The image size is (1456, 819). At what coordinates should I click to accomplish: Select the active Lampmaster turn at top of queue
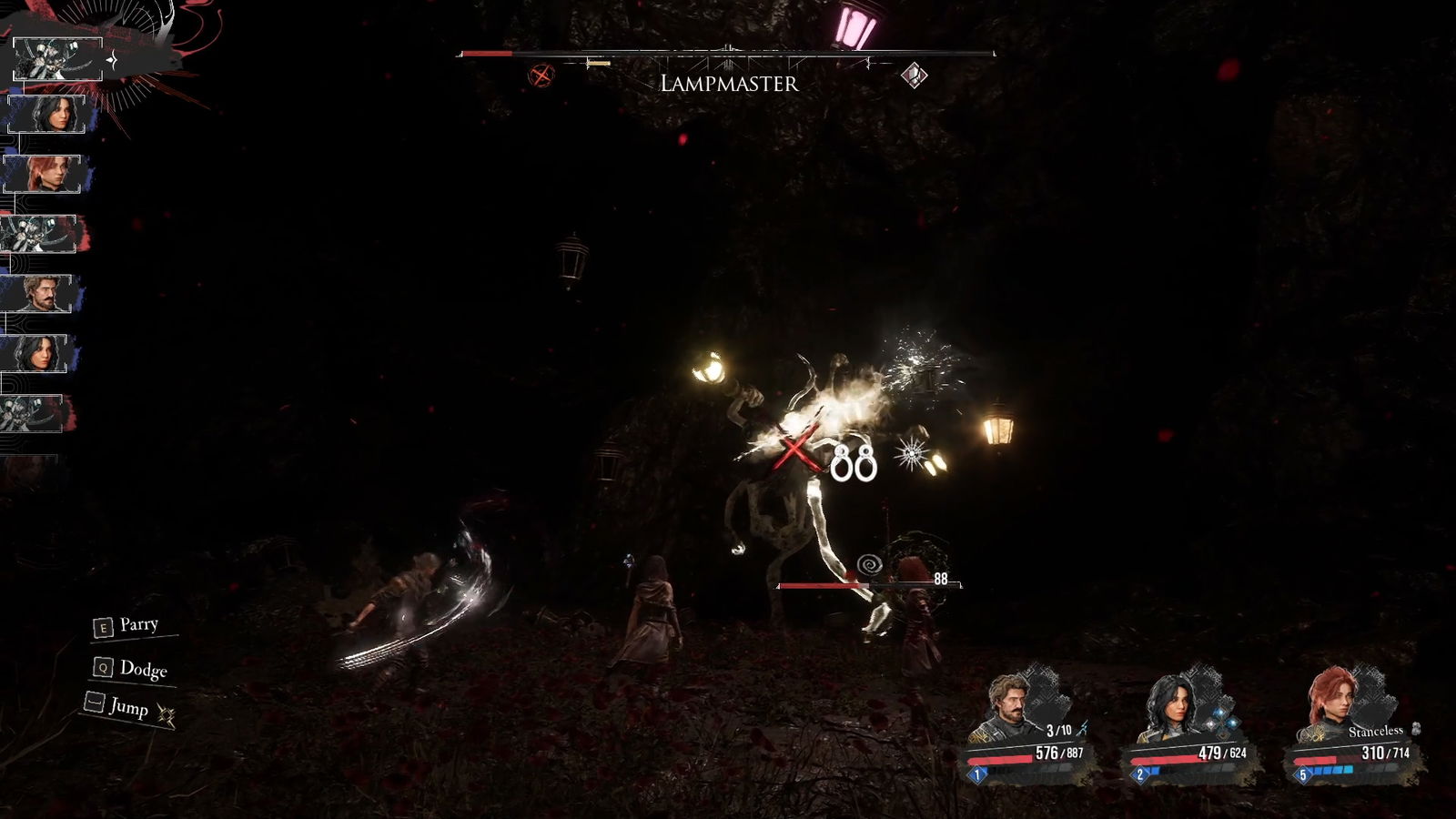click(x=57, y=60)
